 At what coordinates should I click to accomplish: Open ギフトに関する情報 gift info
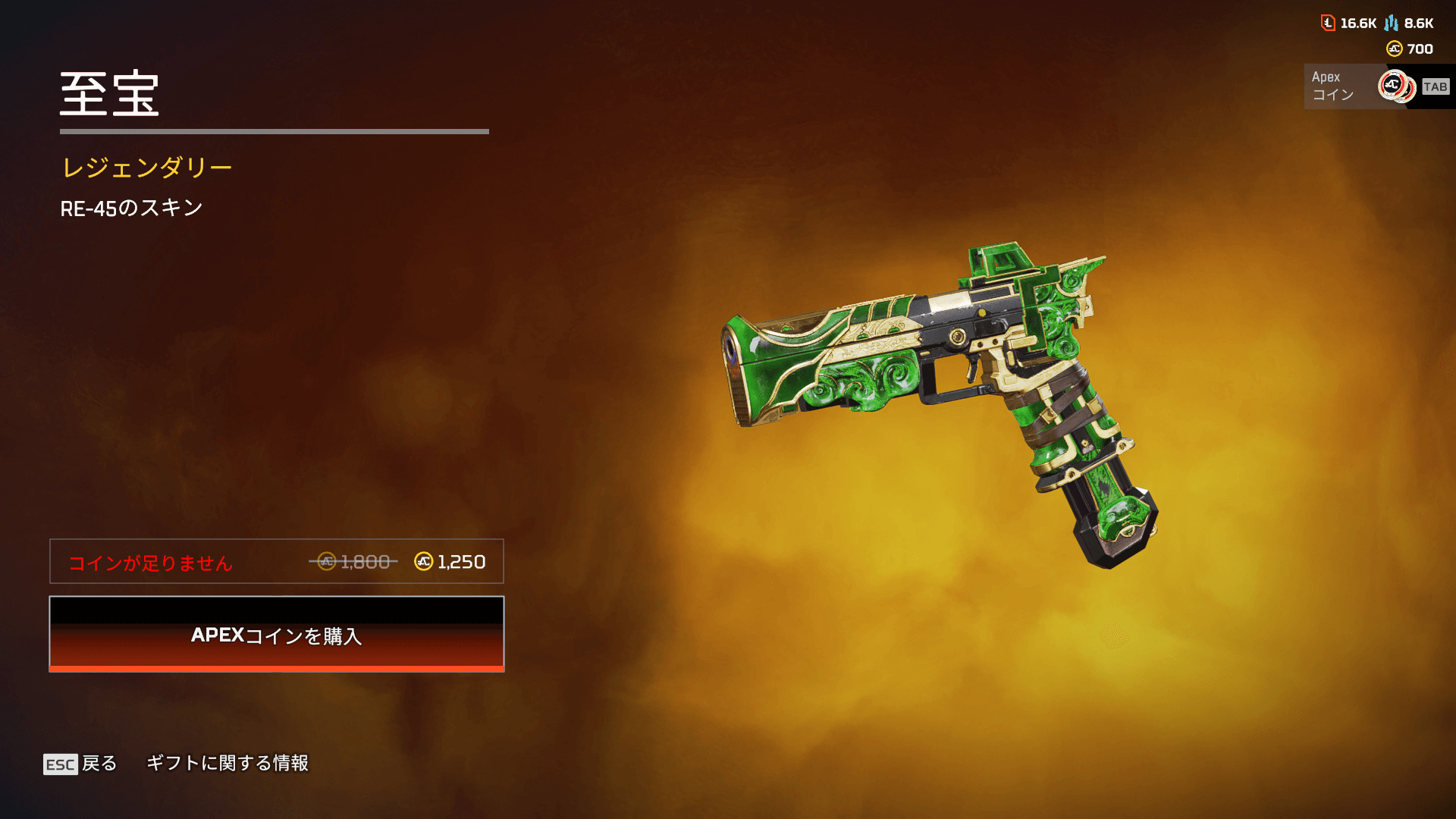click(227, 763)
